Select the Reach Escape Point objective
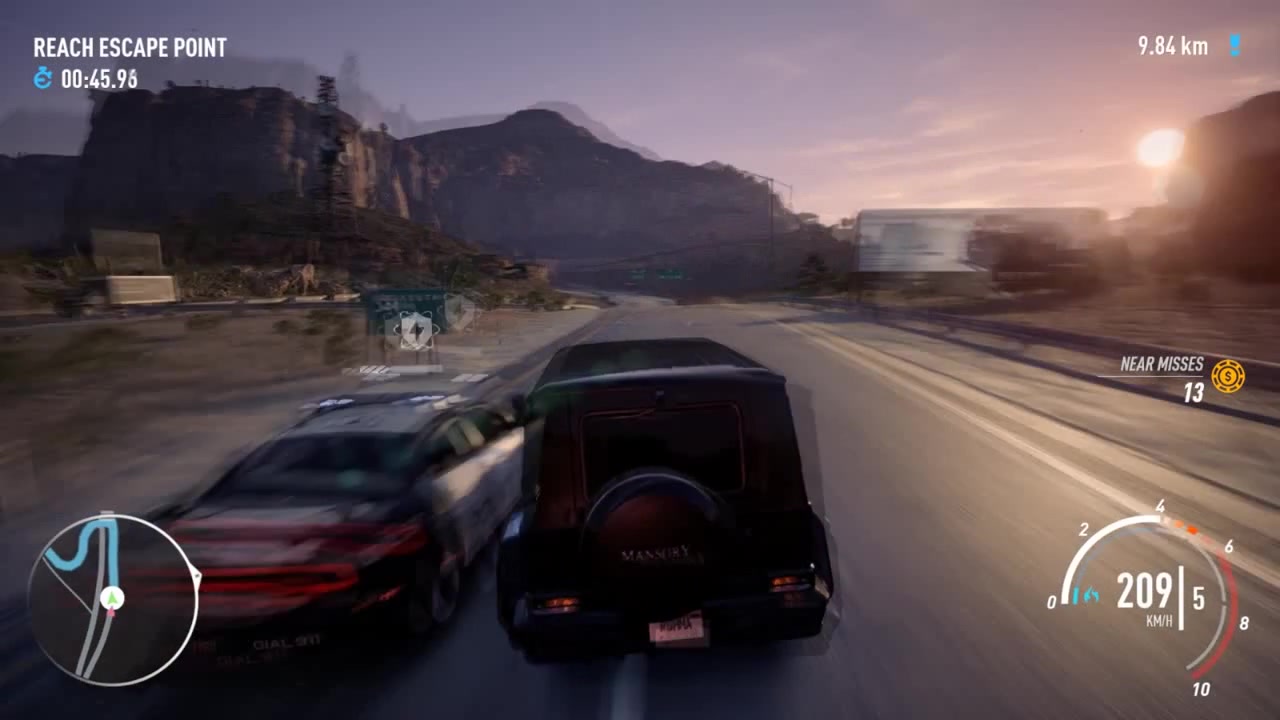This screenshot has width=1280, height=720. (x=130, y=47)
